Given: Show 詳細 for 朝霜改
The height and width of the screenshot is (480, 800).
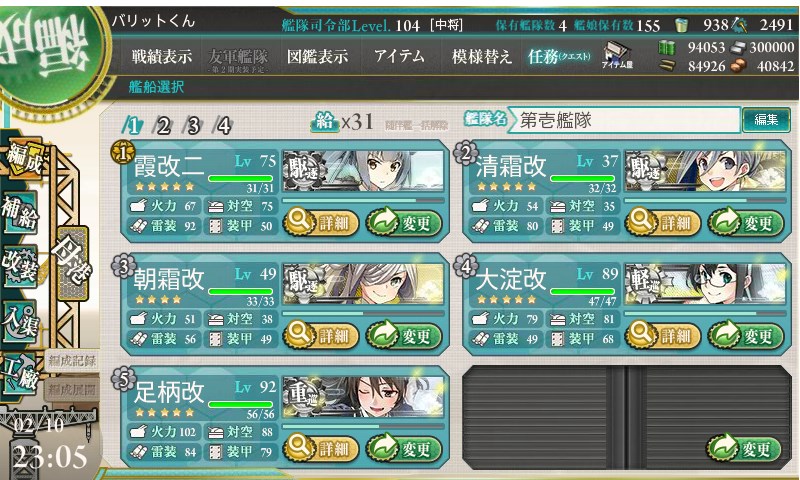Looking at the screenshot, I should pyautogui.click(x=321, y=335).
